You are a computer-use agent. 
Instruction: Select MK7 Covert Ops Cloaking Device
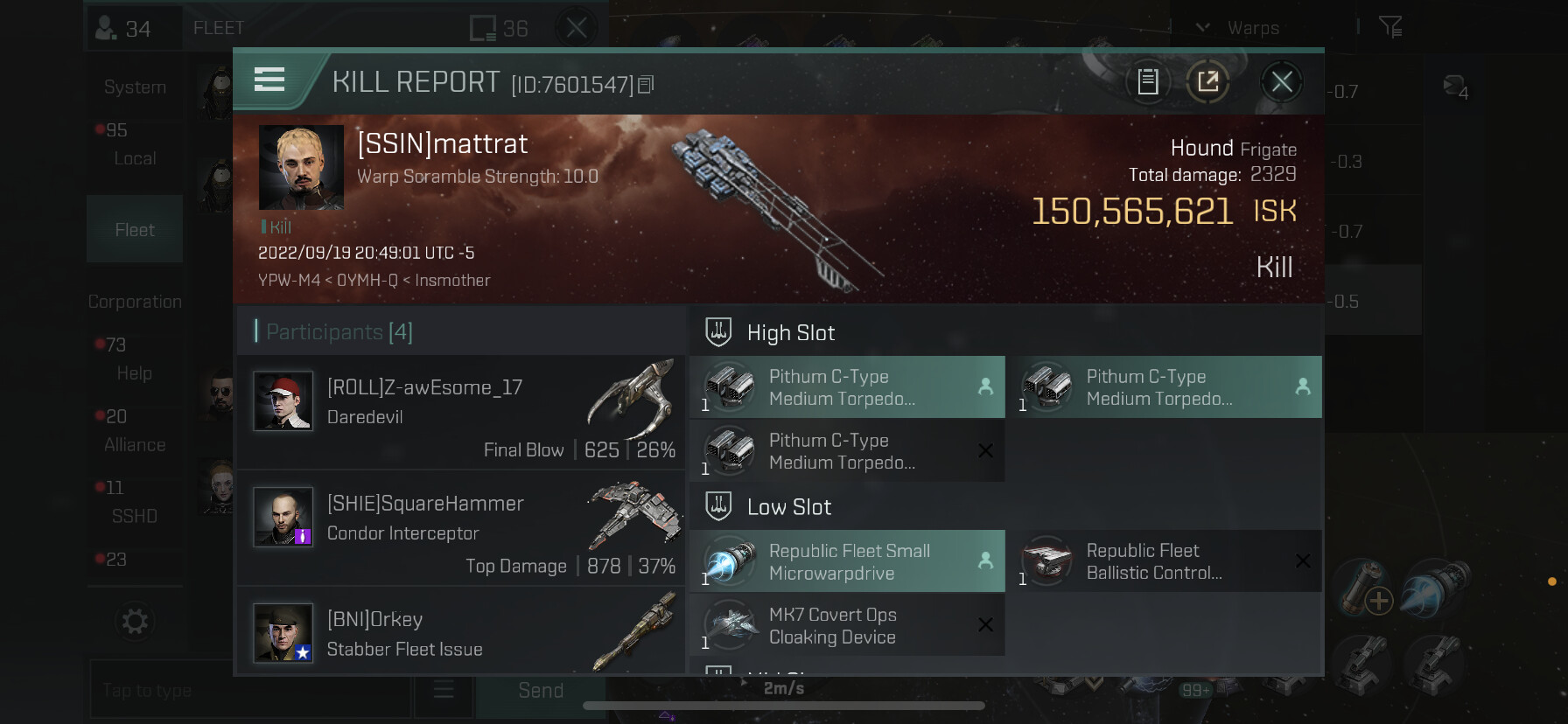coord(847,626)
